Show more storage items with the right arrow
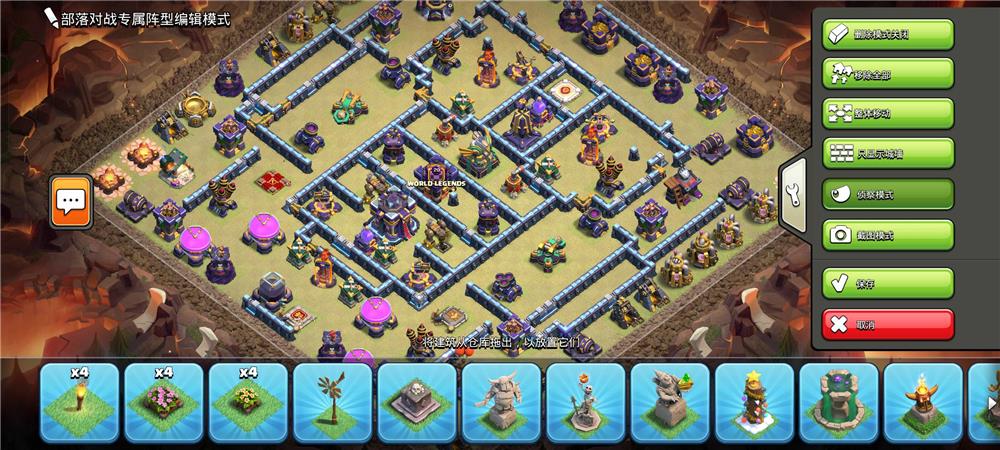This screenshot has width=1000, height=450. [990, 403]
